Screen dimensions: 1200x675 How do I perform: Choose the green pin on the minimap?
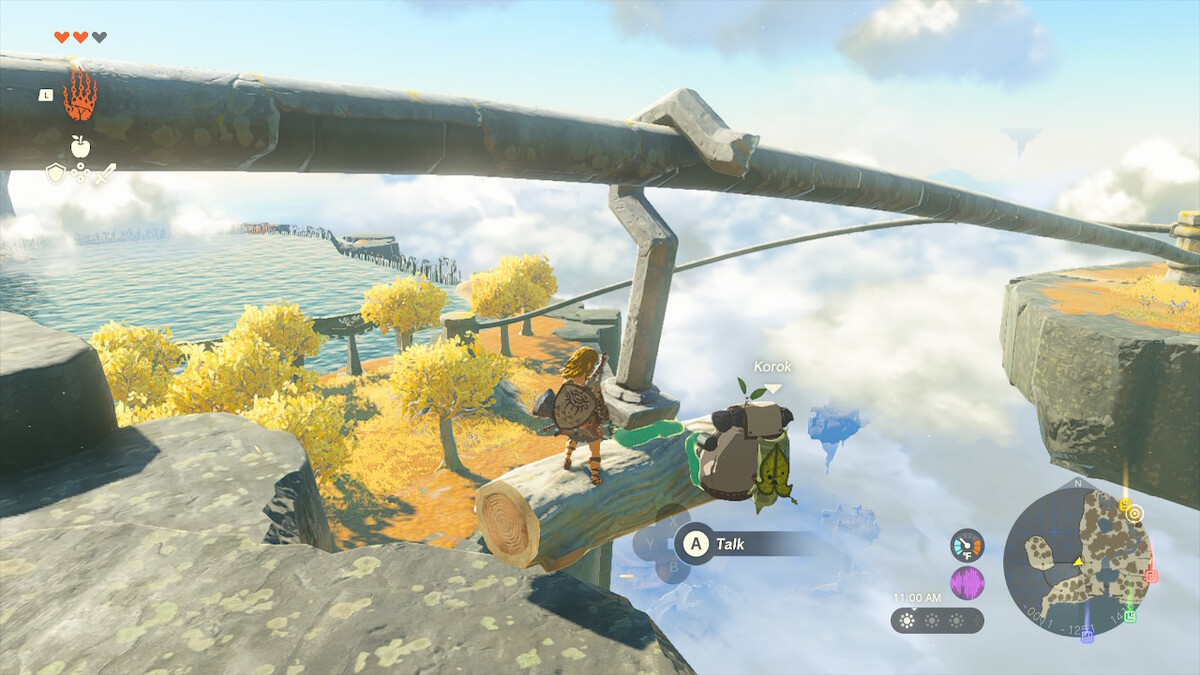1130,615
